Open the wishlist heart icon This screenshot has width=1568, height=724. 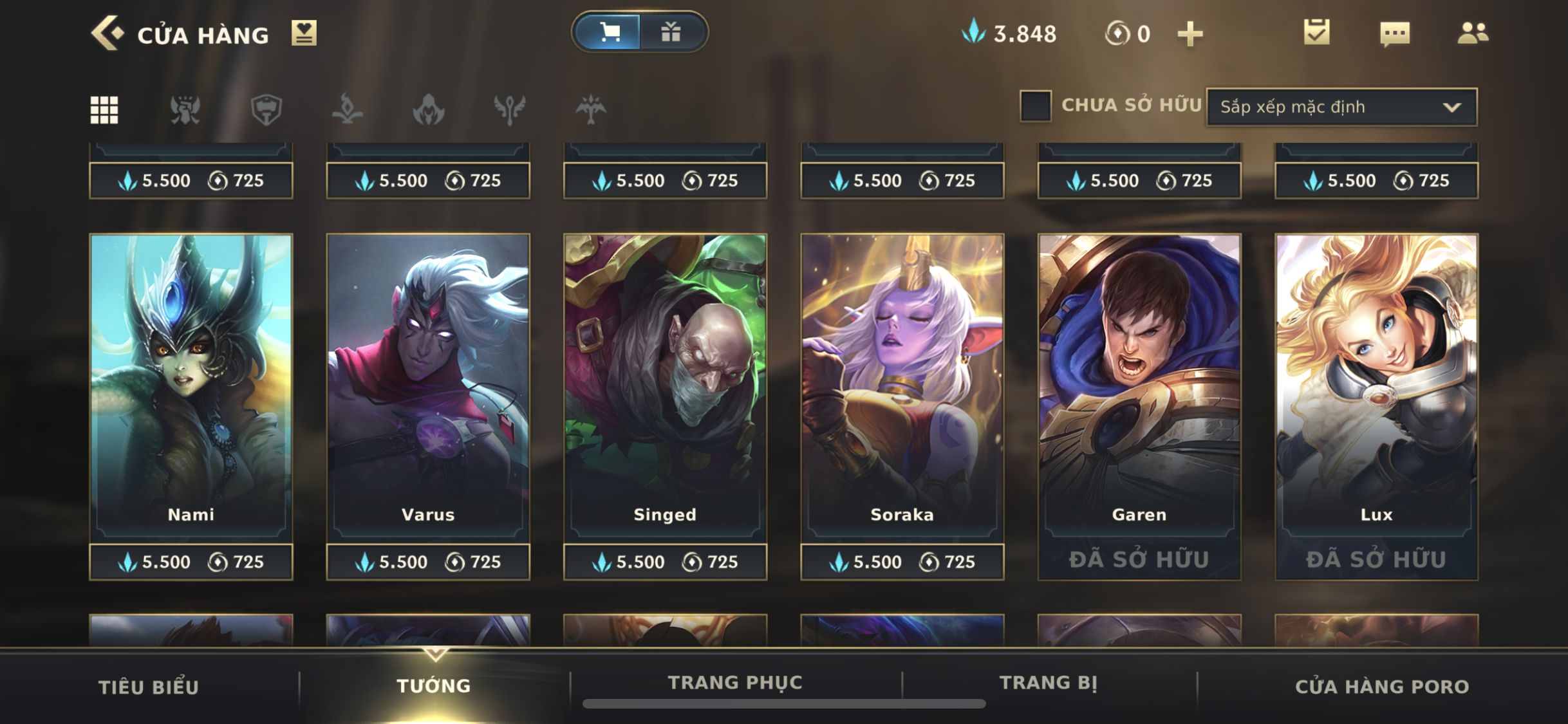[x=304, y=33]
